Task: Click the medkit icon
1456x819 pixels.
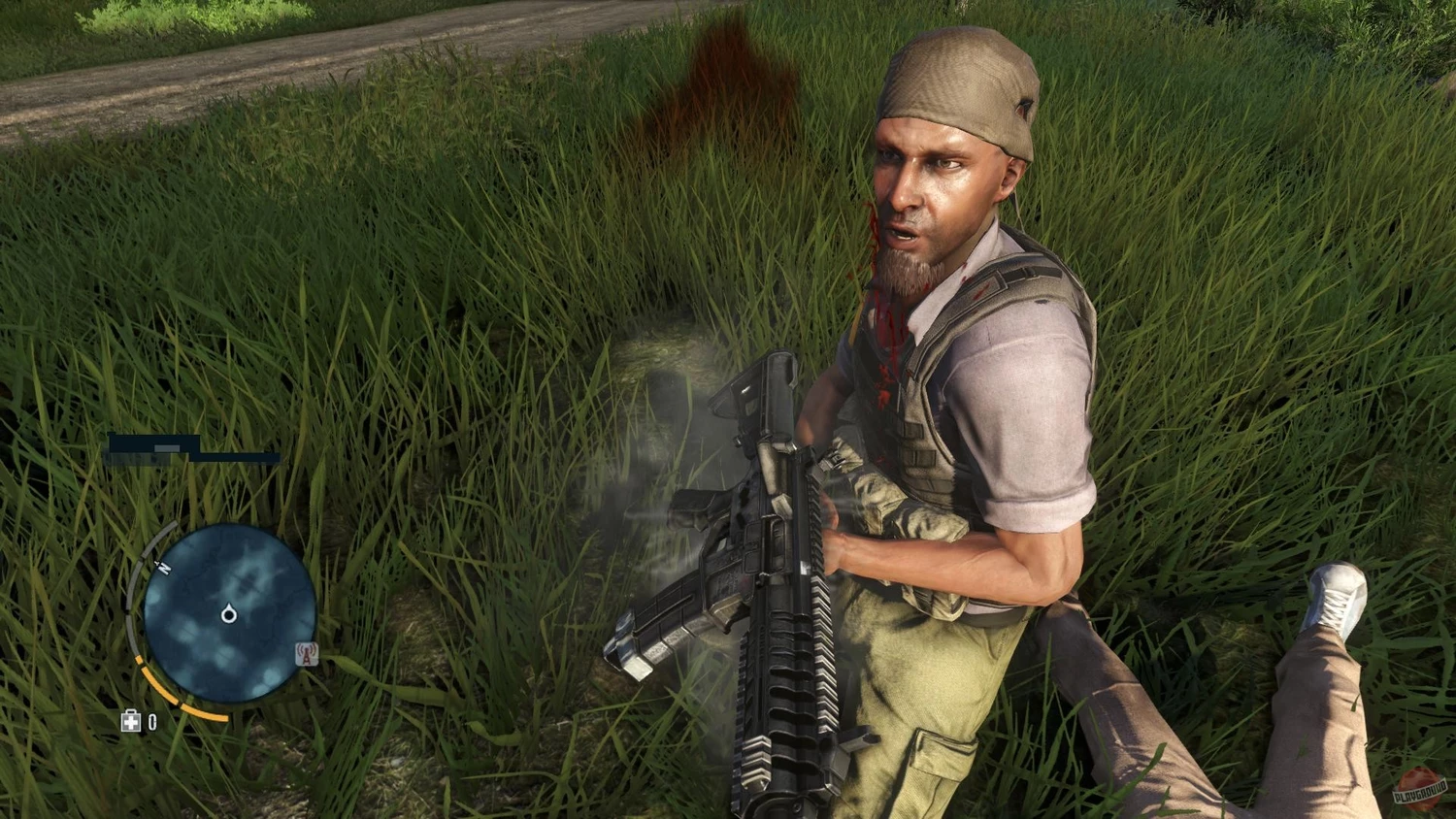Action: point(131,721)
